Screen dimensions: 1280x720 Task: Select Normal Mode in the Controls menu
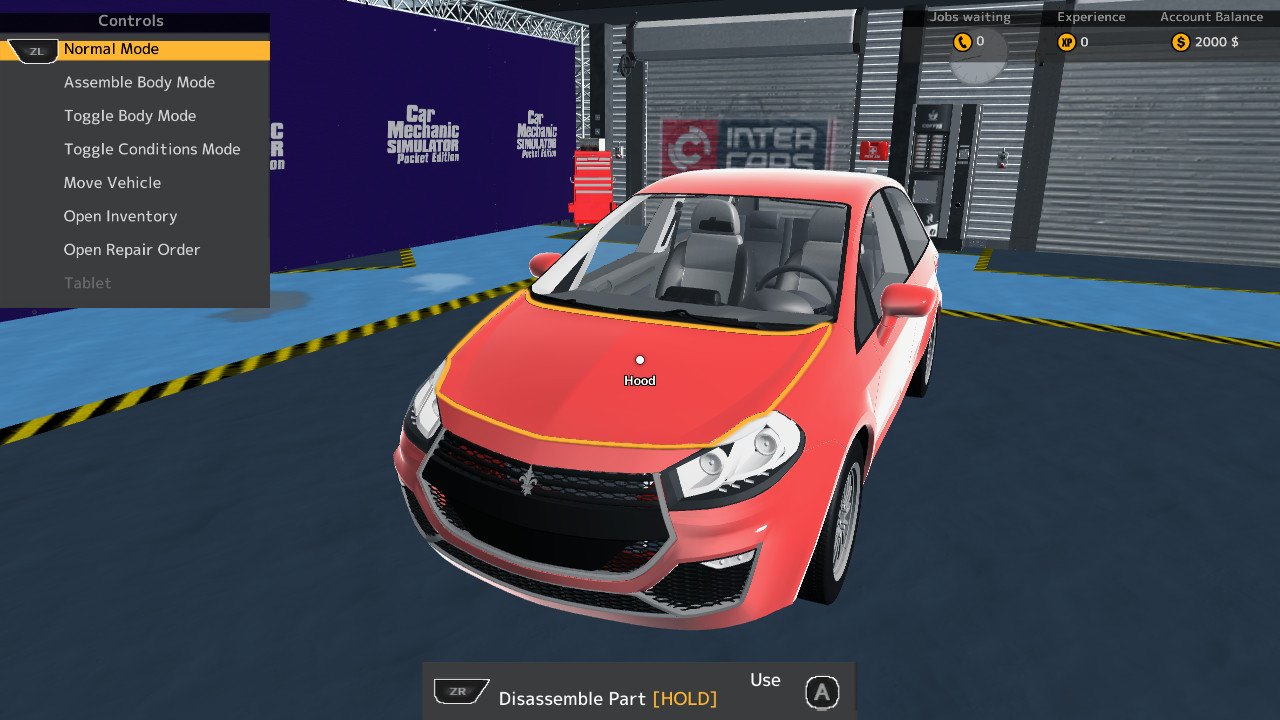111,49
